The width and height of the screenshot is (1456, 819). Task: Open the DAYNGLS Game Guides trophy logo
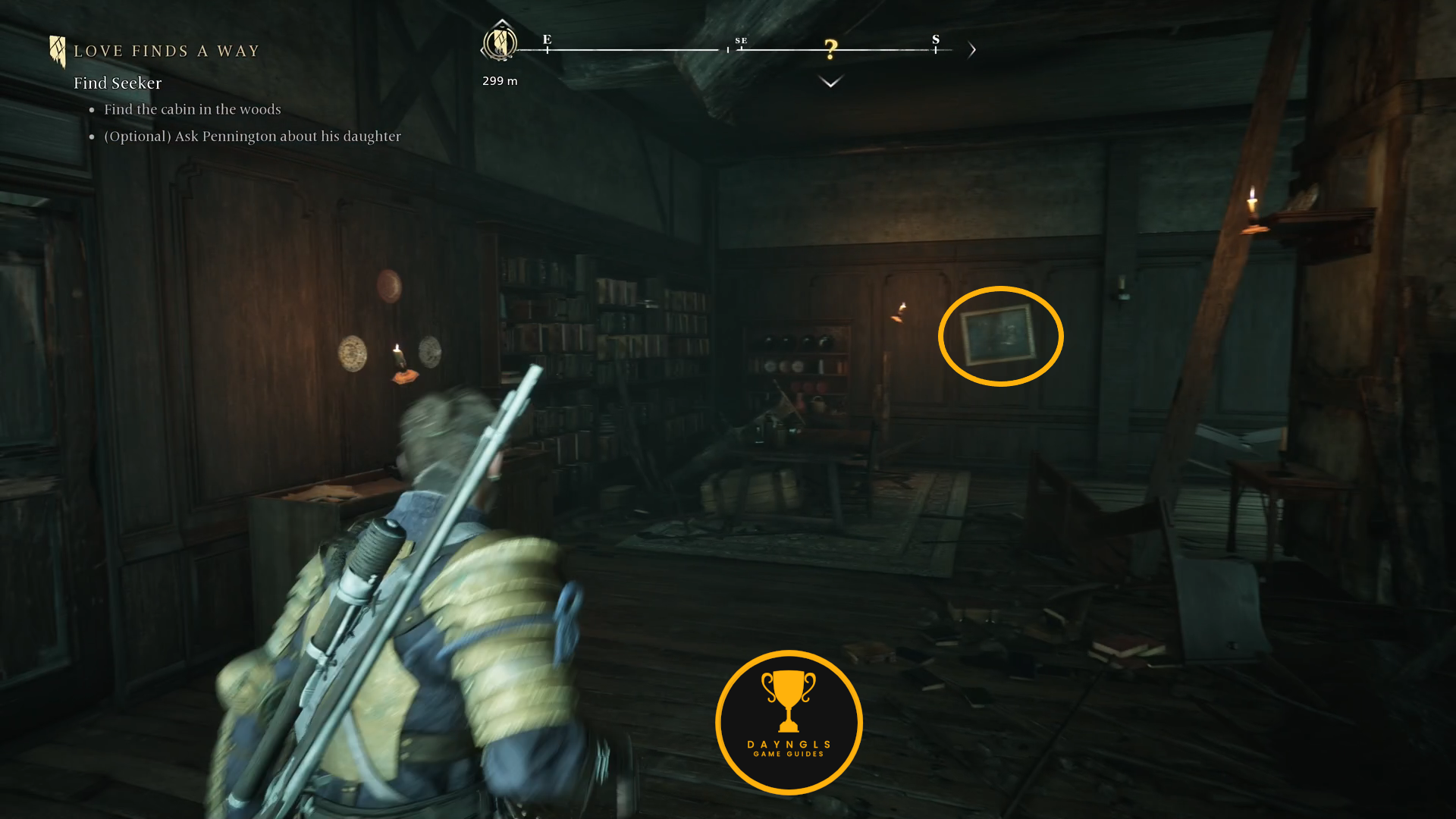[789, 722]
